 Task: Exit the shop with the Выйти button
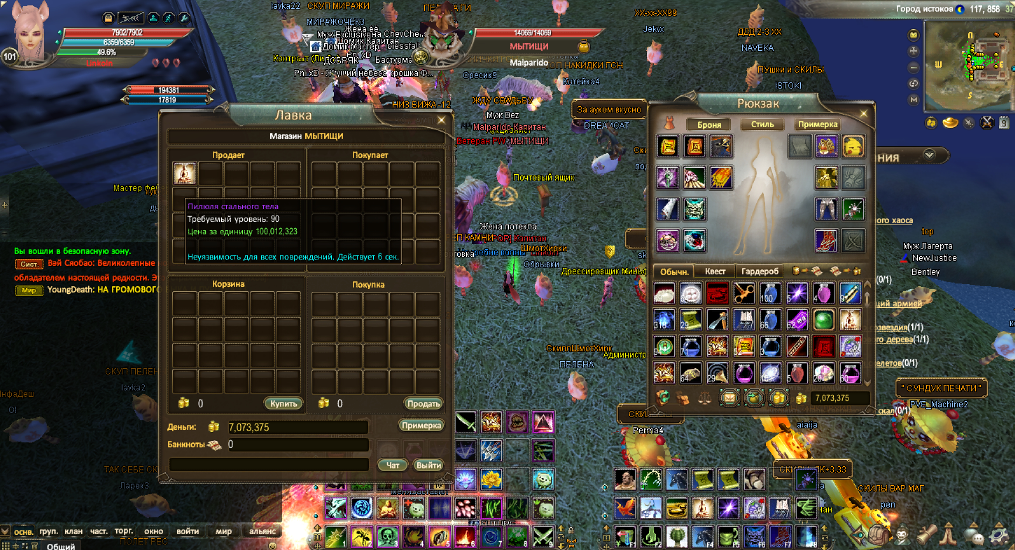click(x=428, y=464)
